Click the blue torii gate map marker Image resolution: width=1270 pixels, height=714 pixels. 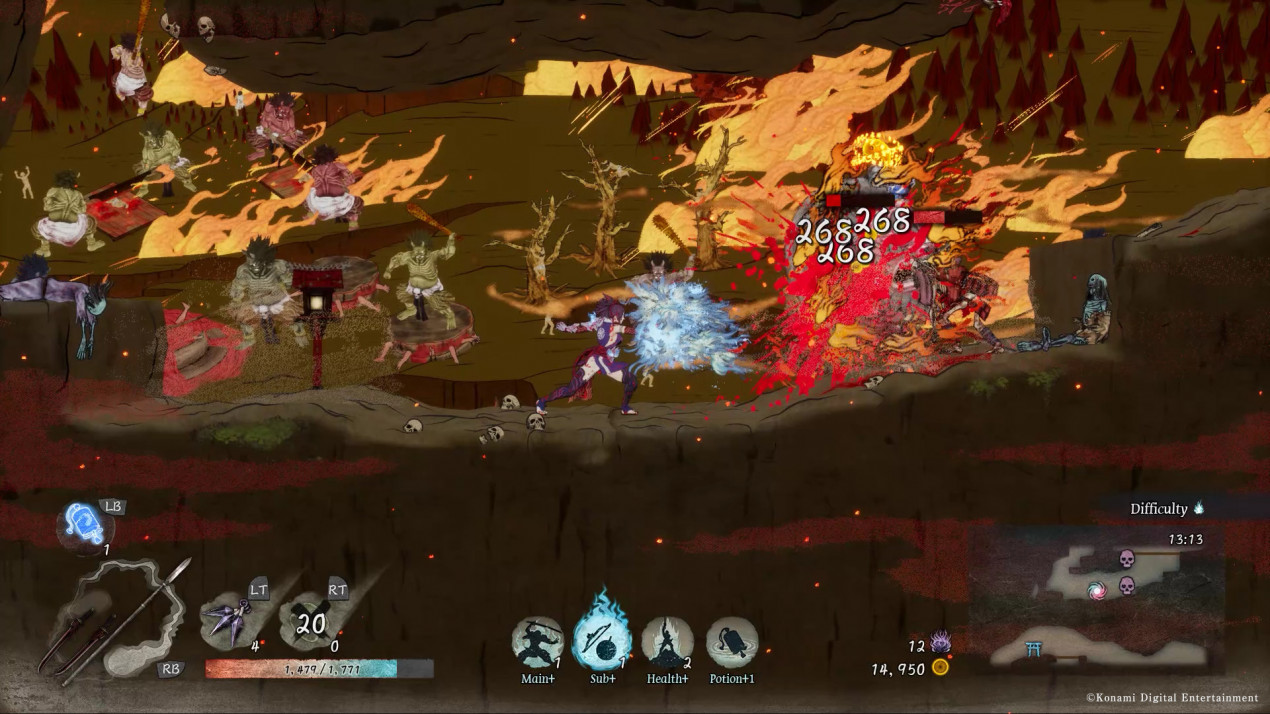click(1035, 650)
